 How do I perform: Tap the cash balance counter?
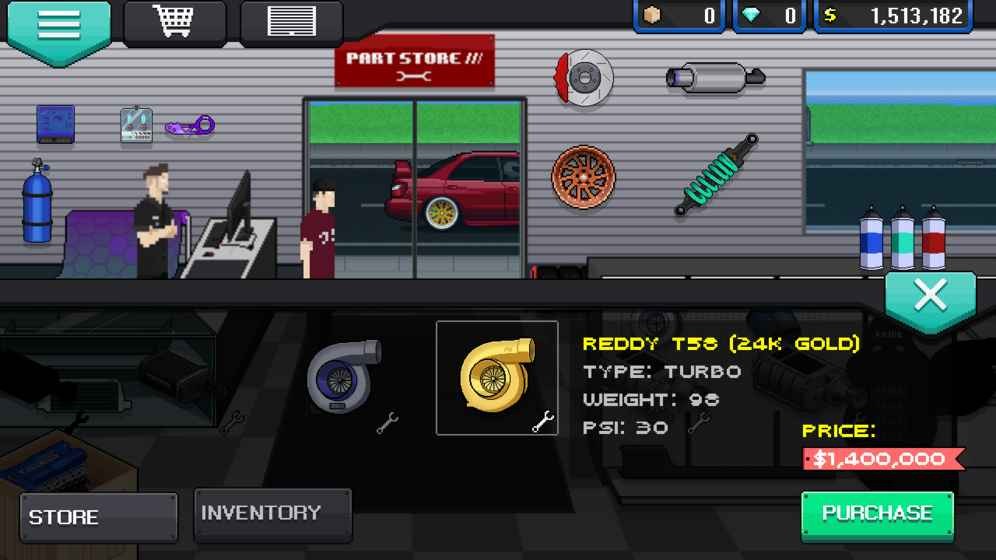pos(894,16)
